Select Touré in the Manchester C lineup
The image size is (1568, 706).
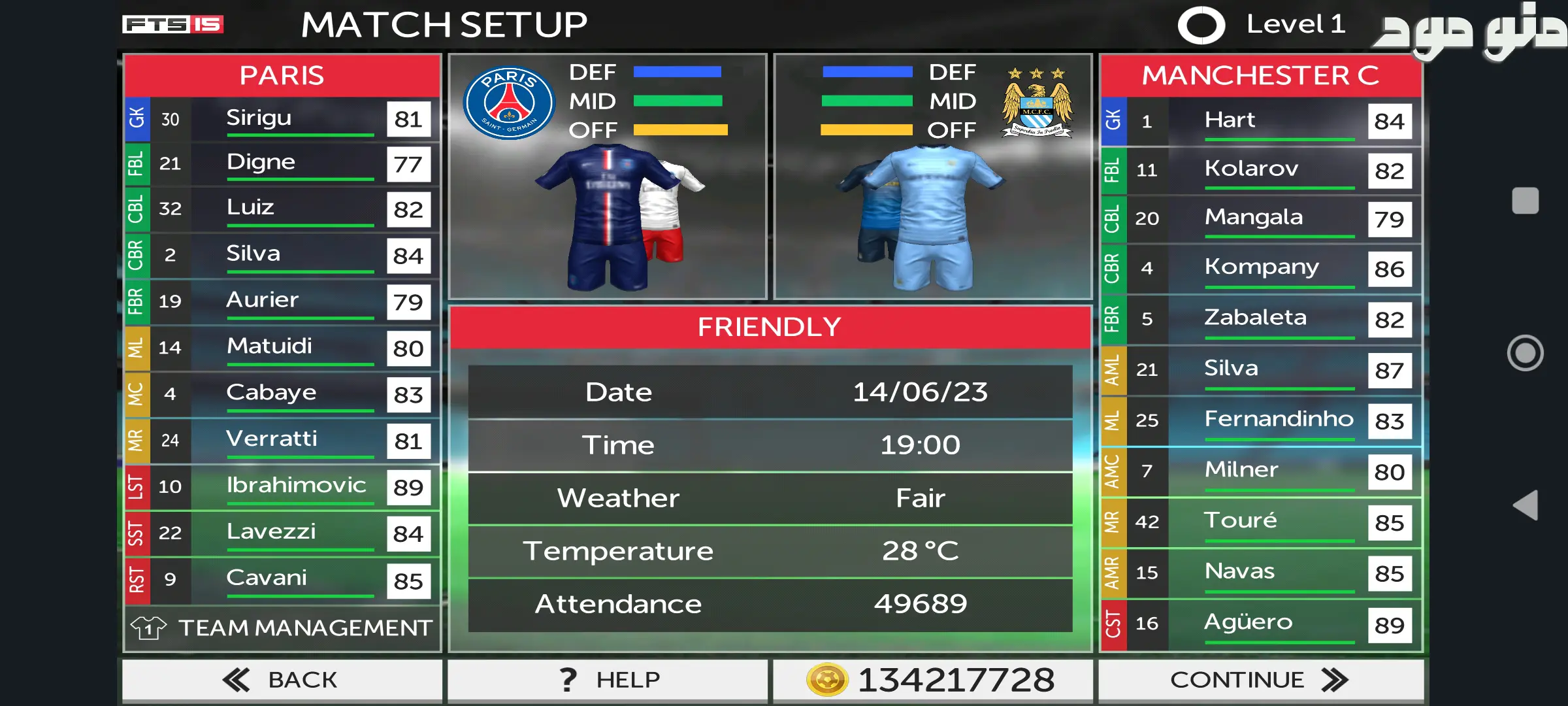pos(1261,522)
